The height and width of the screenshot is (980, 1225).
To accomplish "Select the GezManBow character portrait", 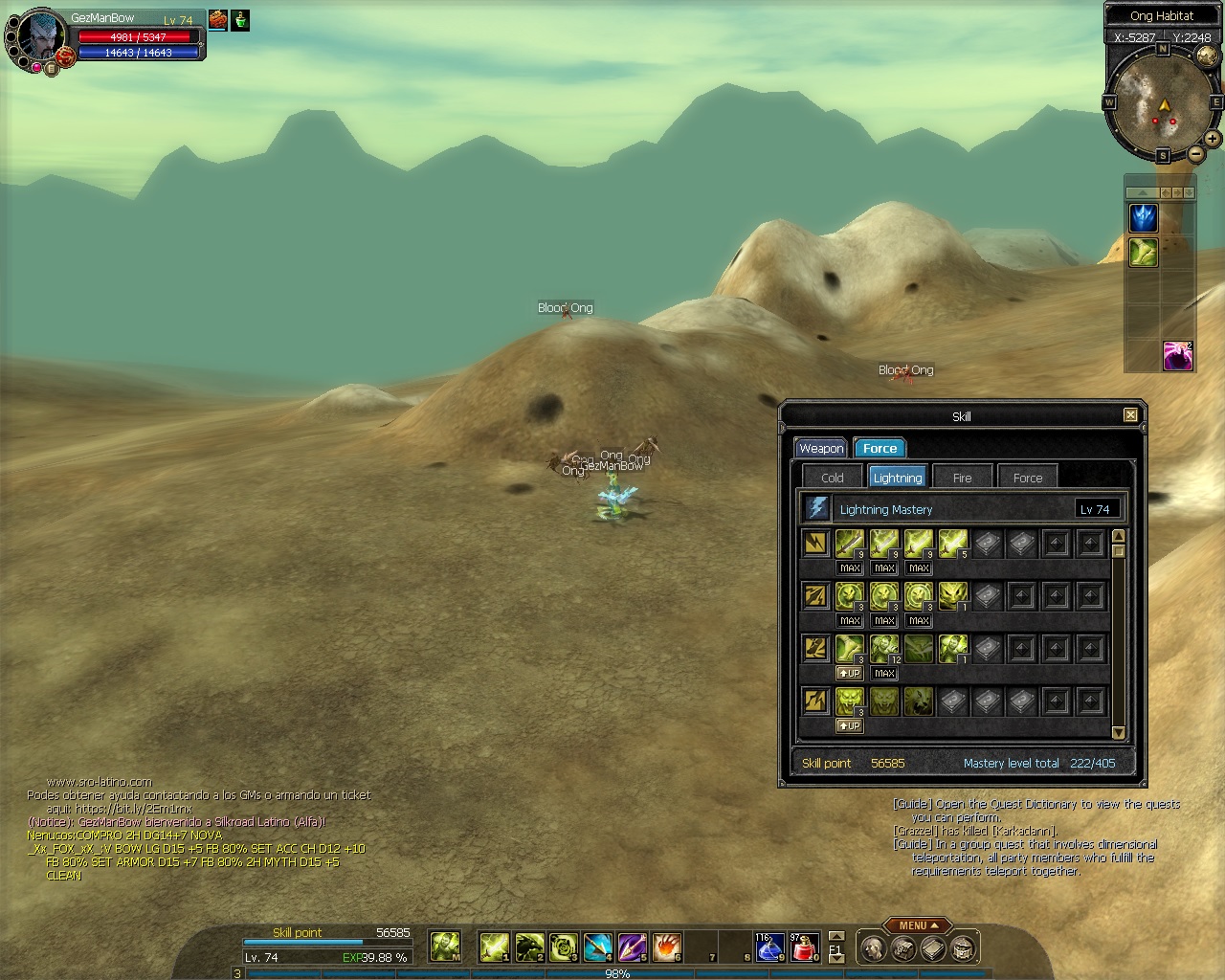I will pyautogui.click(x=41, y=38).
